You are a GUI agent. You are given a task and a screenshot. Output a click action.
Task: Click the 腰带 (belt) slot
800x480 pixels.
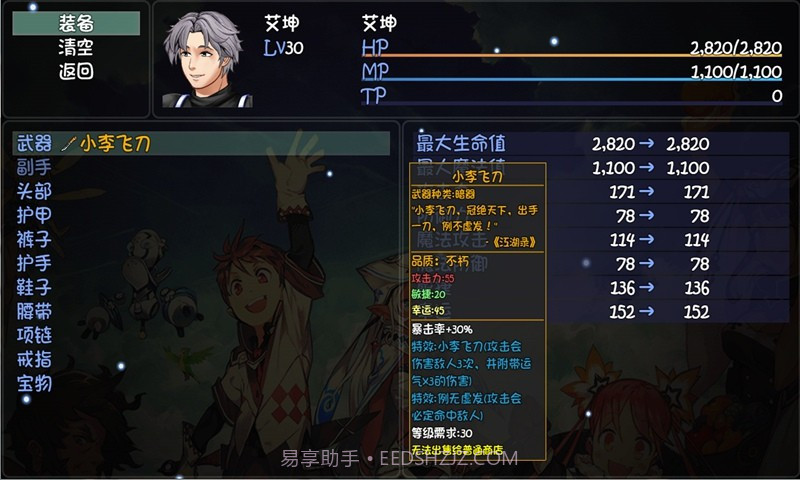tap(35, 311)
